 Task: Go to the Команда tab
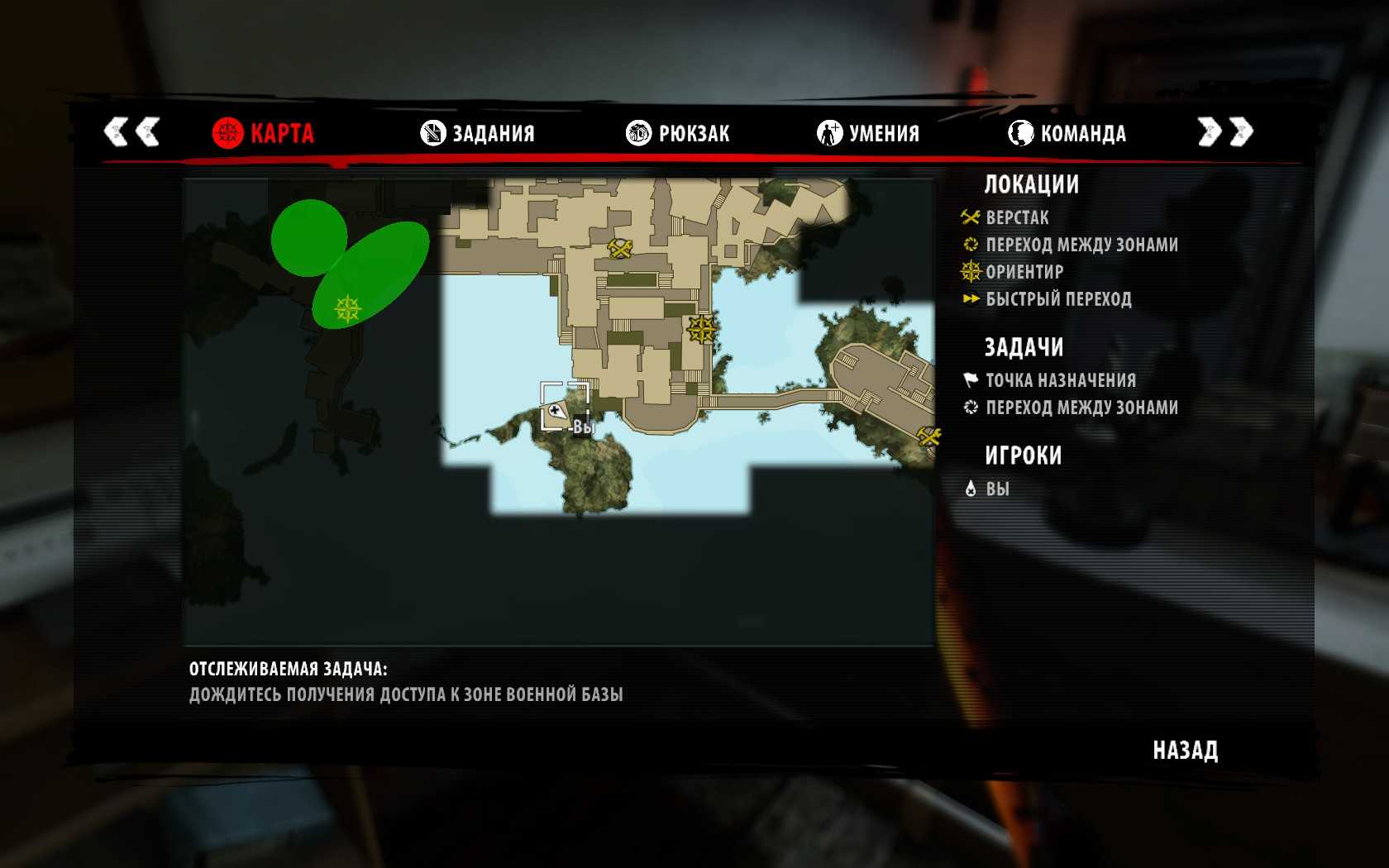[x=1067, y=133]
